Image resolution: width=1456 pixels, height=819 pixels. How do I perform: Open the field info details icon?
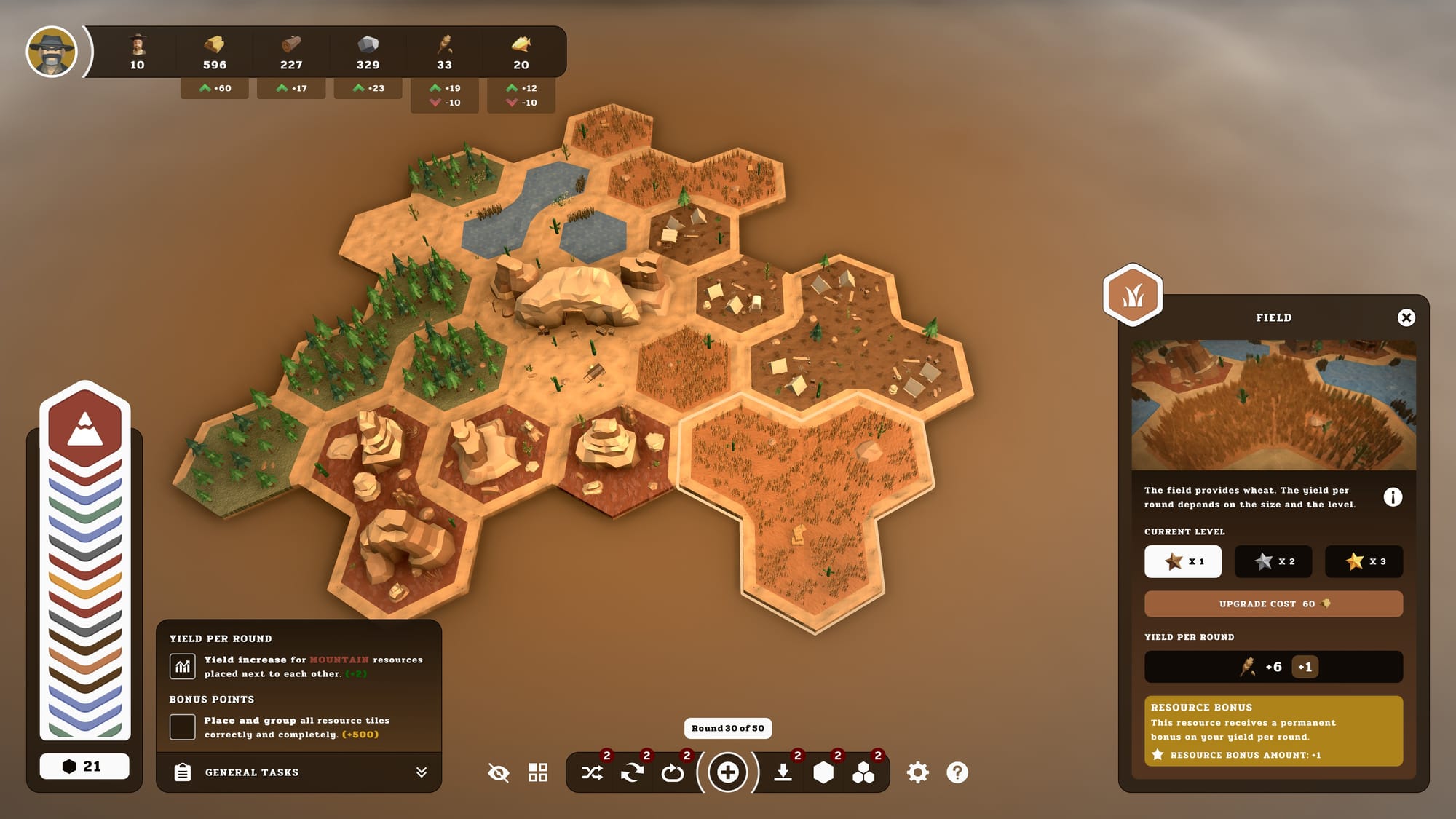click(1392, 497)
